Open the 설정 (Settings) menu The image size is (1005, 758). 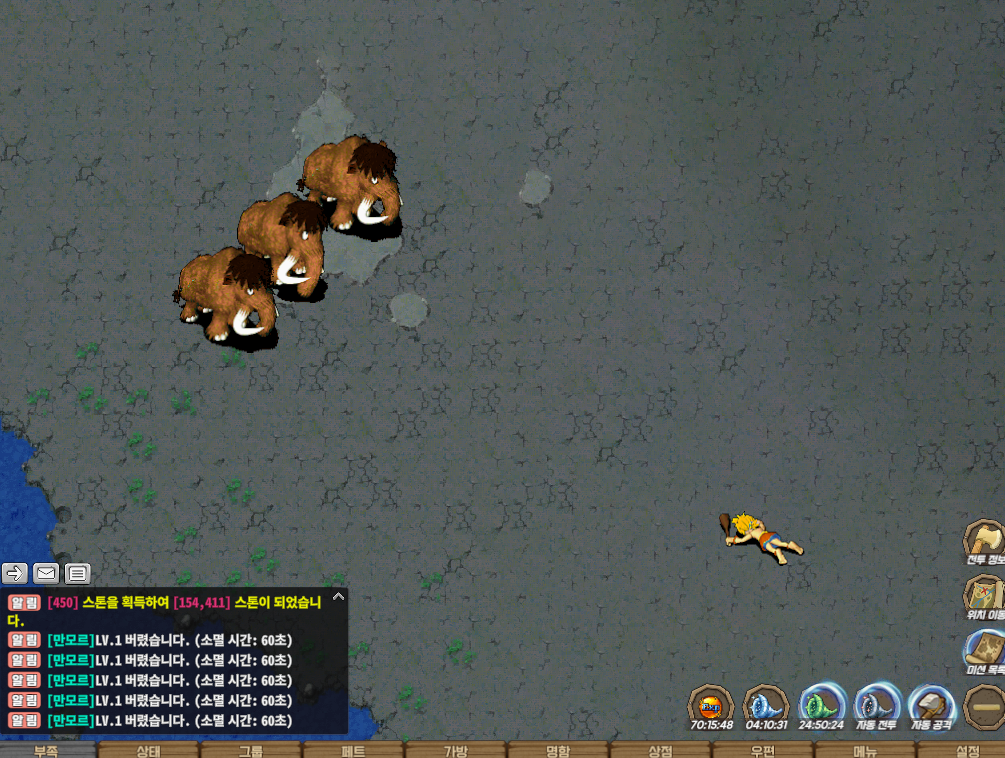pyautogui.click(x=967, y=750)
